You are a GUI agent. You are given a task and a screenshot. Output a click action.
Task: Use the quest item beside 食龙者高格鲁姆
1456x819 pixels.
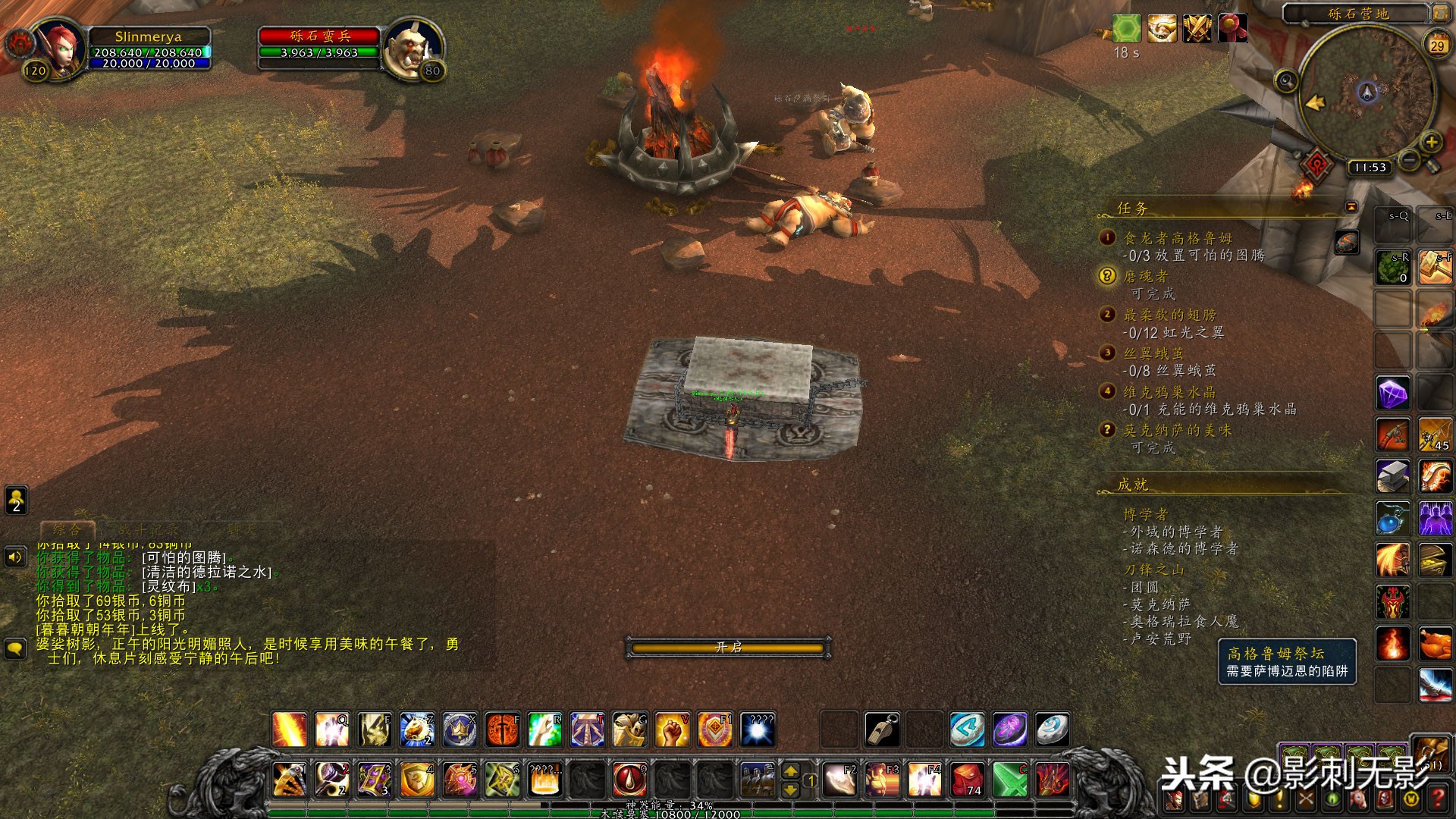(1347, 243)
